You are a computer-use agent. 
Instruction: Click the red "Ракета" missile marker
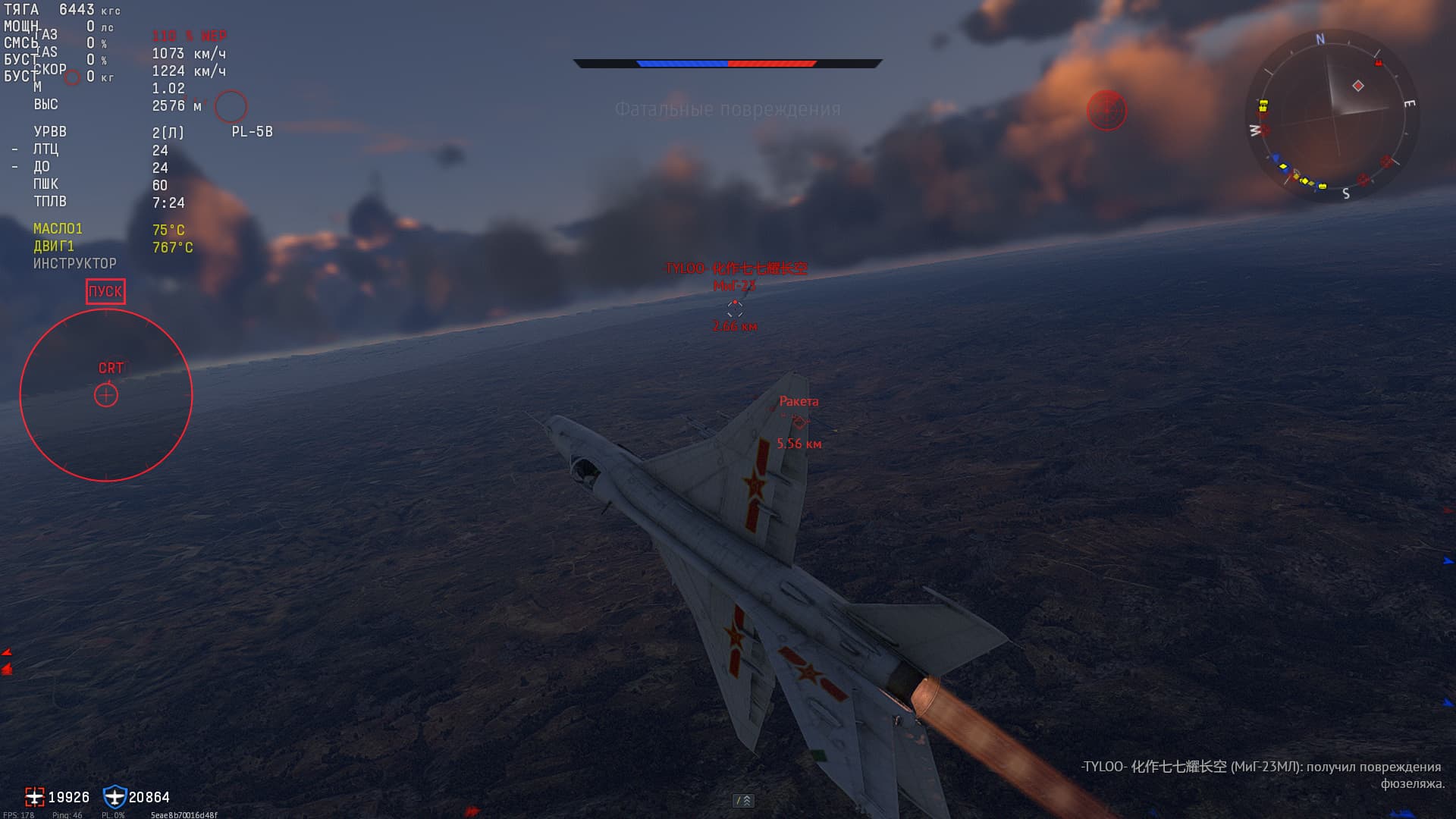[x=799, y=422]
